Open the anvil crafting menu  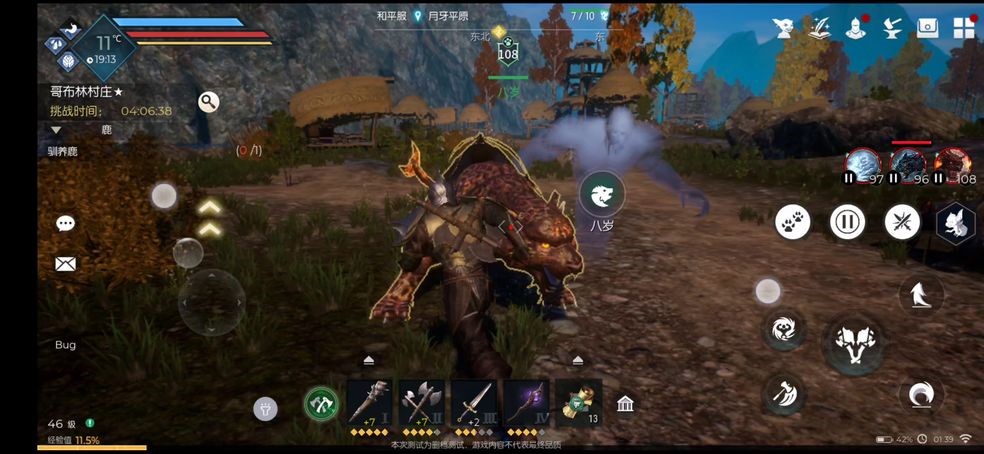(x=892, y=28)
